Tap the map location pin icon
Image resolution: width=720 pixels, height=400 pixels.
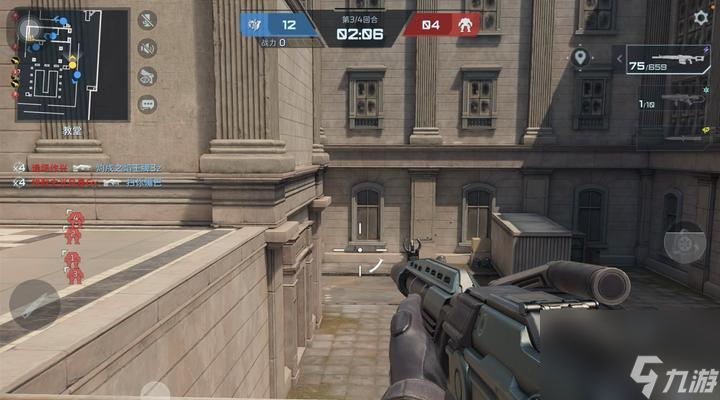pos(580,58)
